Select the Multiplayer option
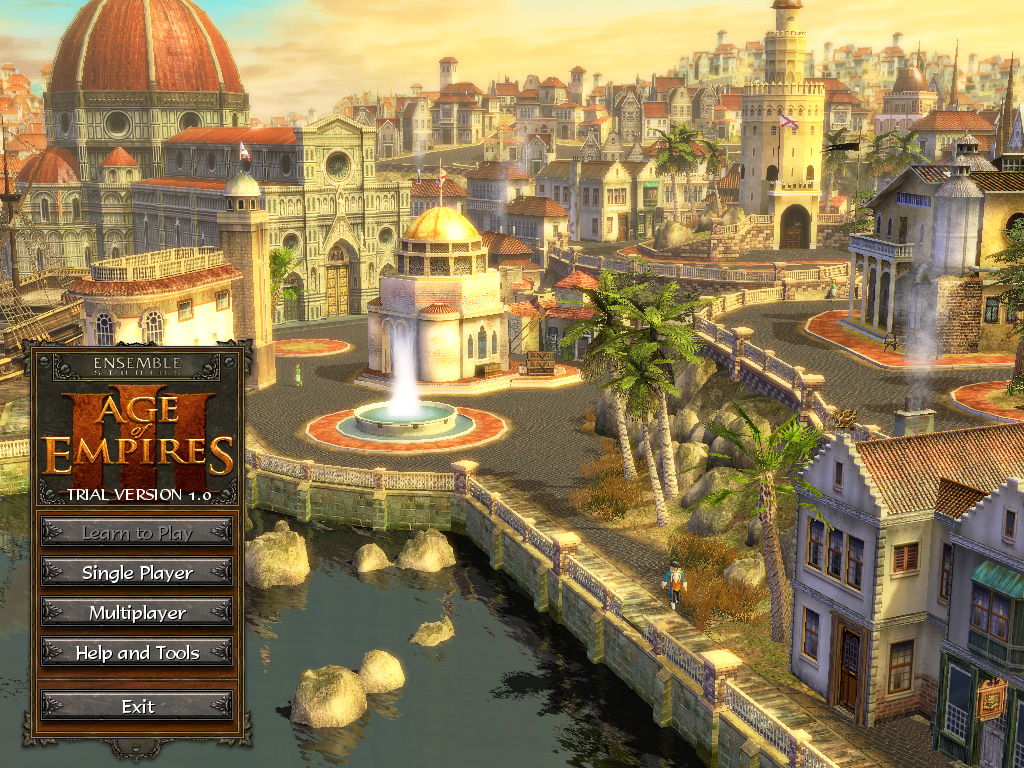The image size is (1024, 768). [137, 613]
